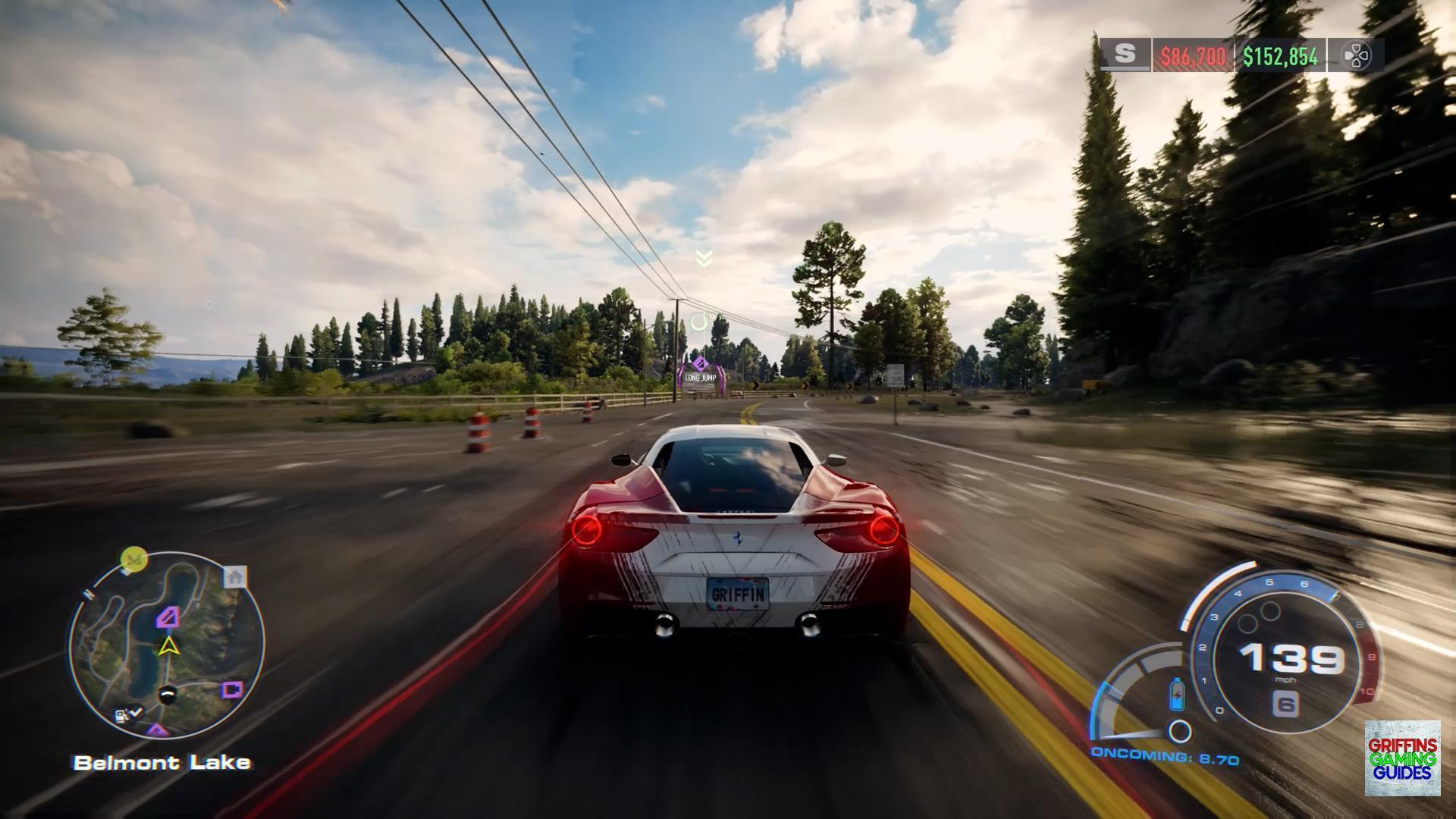Select the purple long jump minimap marker
The image size is (1456, 819).
click(168, 617)
